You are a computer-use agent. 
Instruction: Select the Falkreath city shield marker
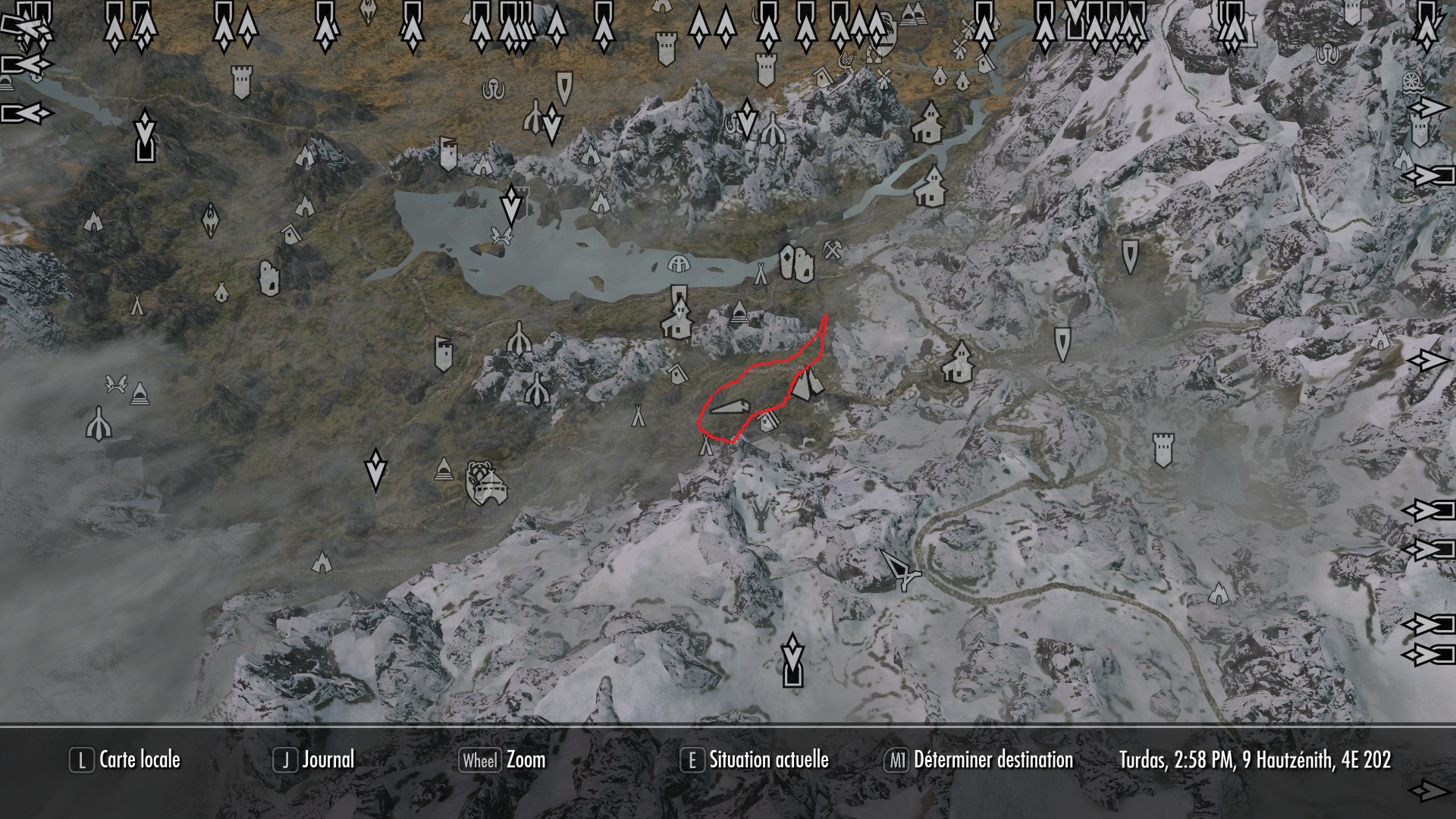pos(485,483)
